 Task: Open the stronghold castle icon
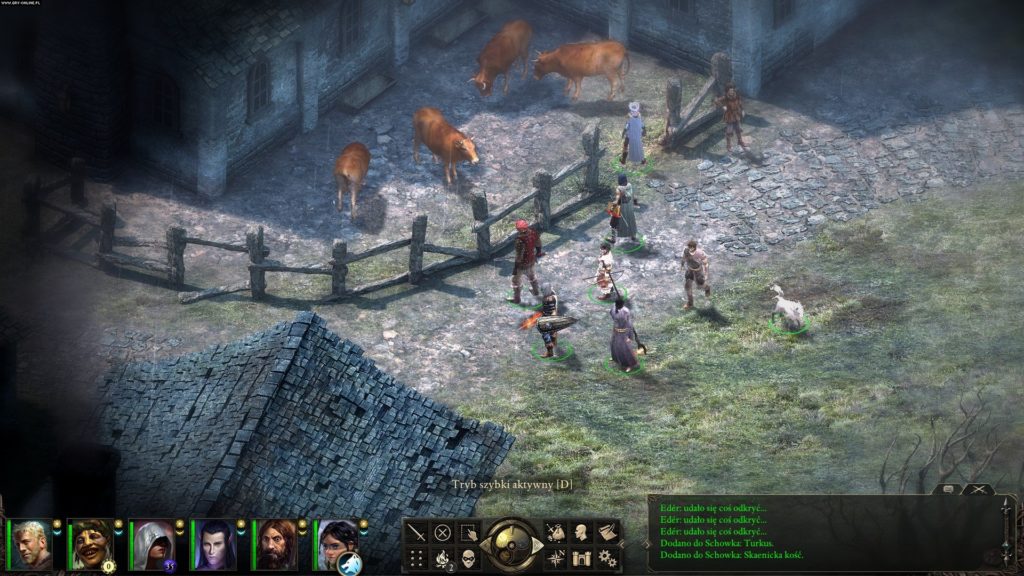pos(581,558)
